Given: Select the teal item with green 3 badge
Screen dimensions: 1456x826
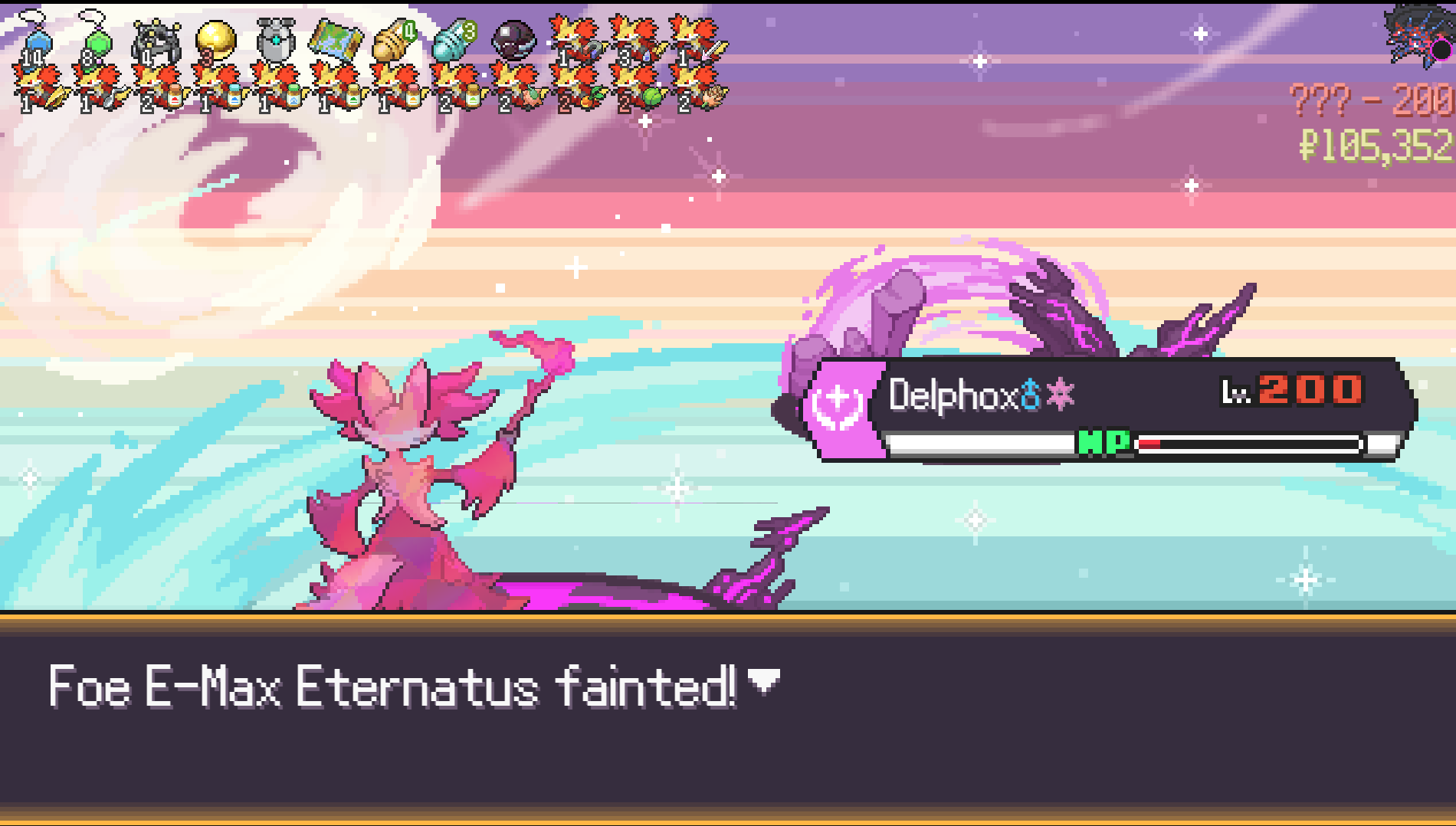Looking at the screenshot, I should point(454,40).
